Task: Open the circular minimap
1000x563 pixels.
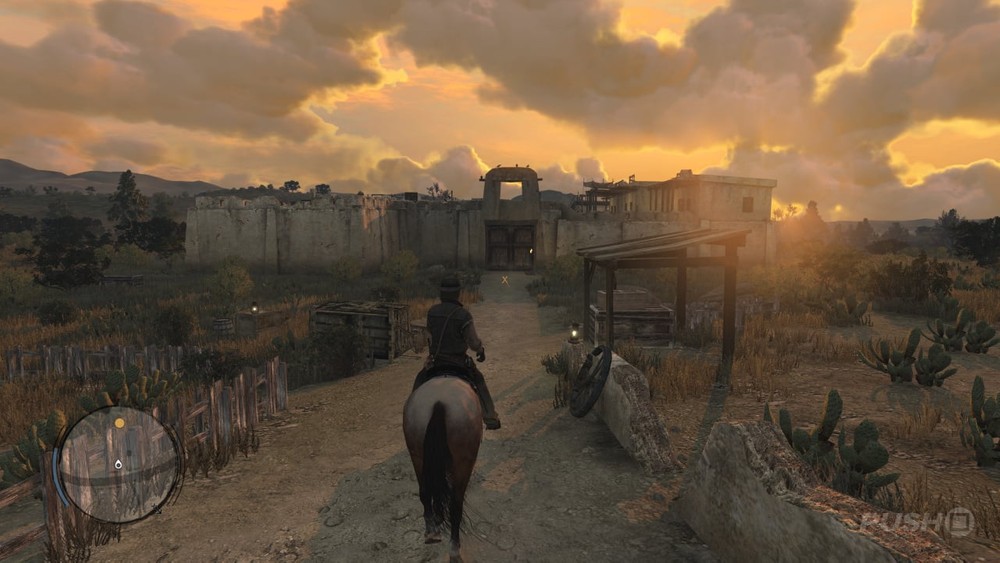Action: tap(119, 464)
